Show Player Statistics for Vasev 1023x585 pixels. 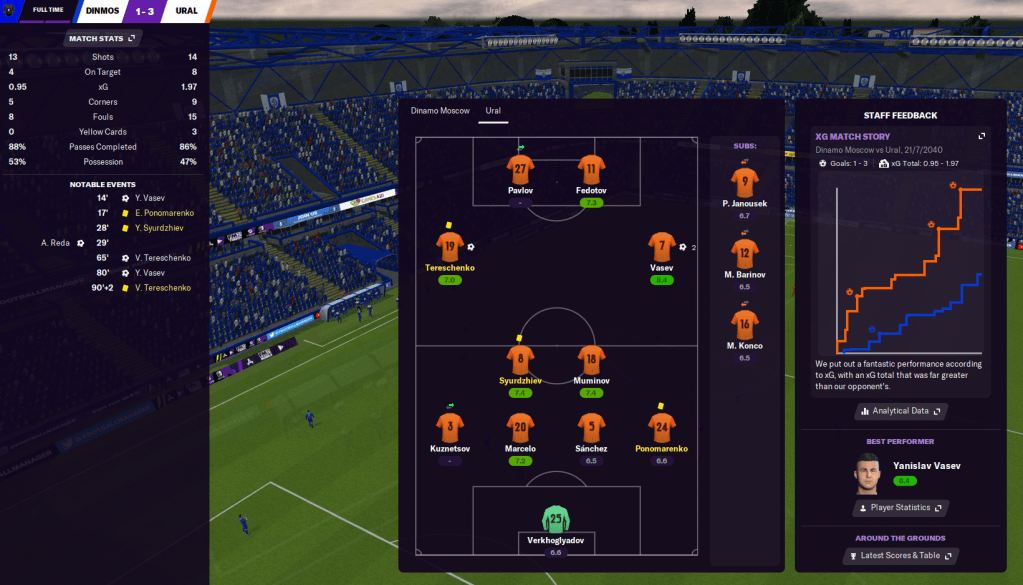click(900, 508)
